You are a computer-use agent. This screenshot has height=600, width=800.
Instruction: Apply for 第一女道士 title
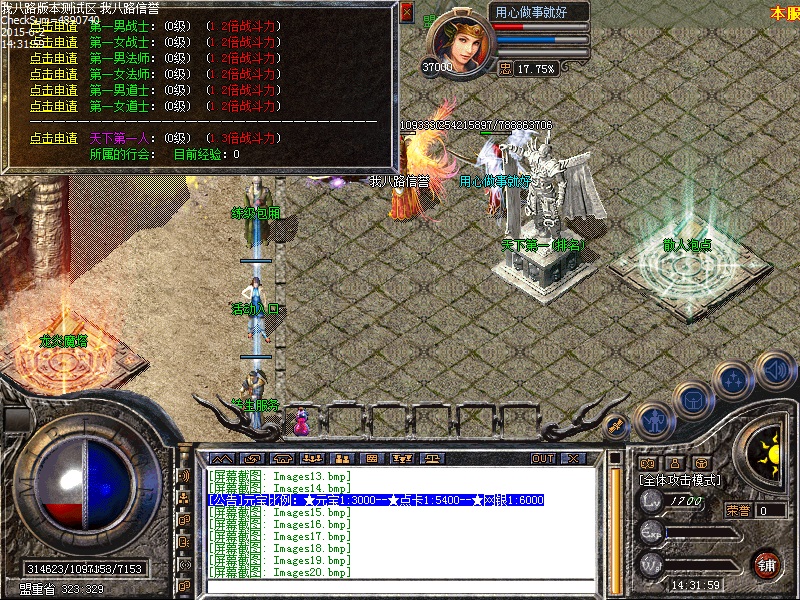pos(54,106)
